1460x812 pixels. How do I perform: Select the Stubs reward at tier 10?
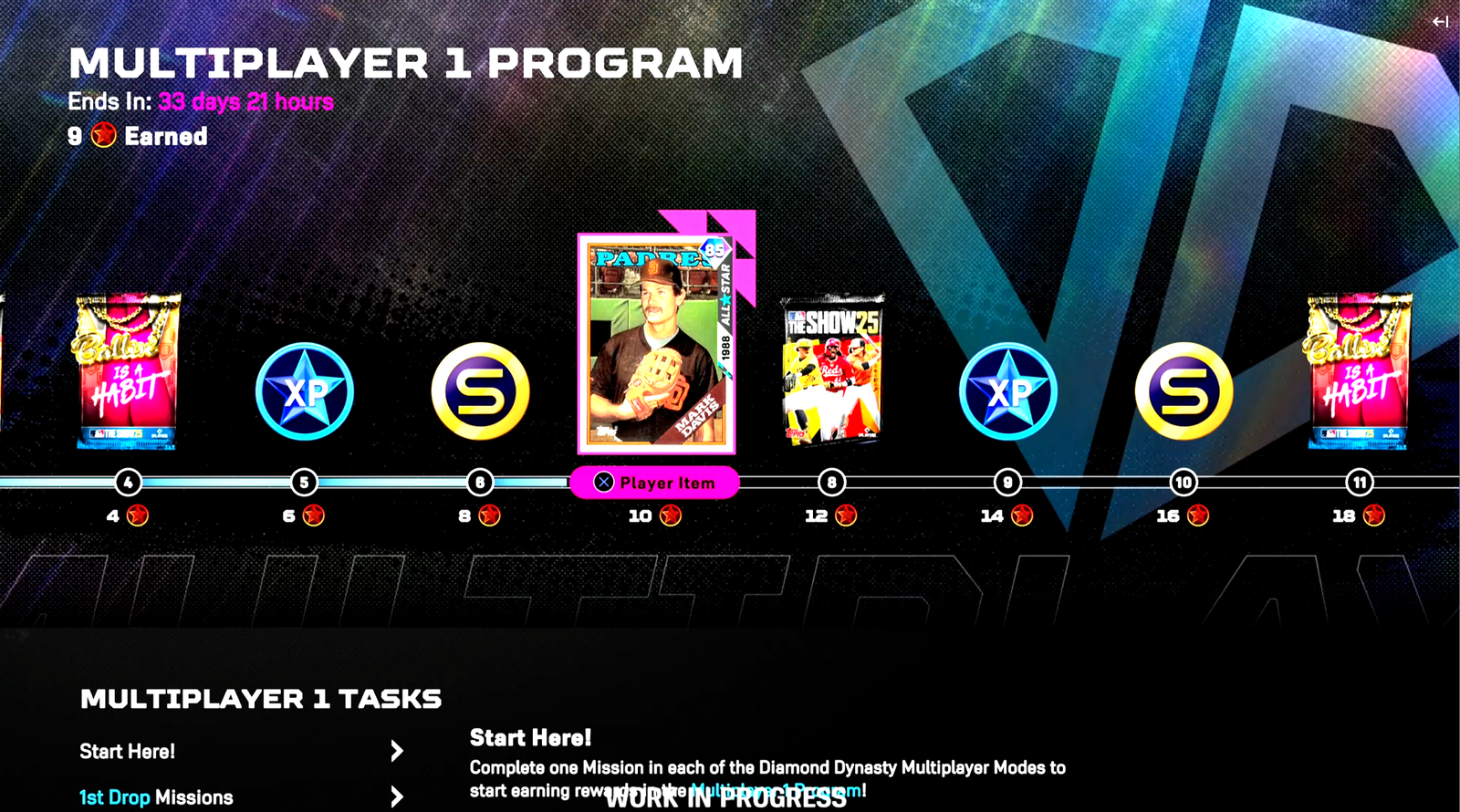(x=1184, y=390)
